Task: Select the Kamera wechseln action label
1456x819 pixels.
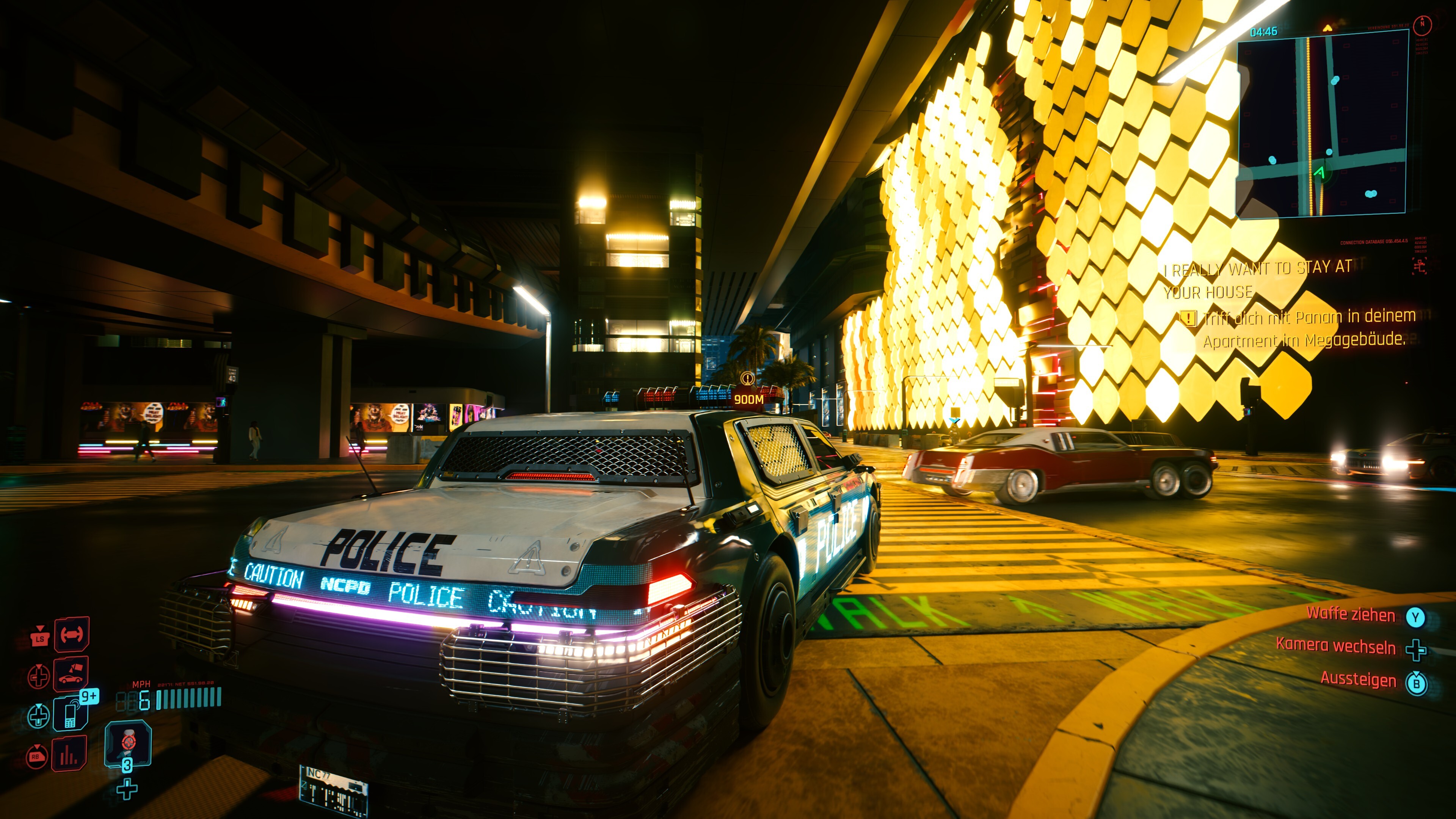Action: tap(1335, 646)
